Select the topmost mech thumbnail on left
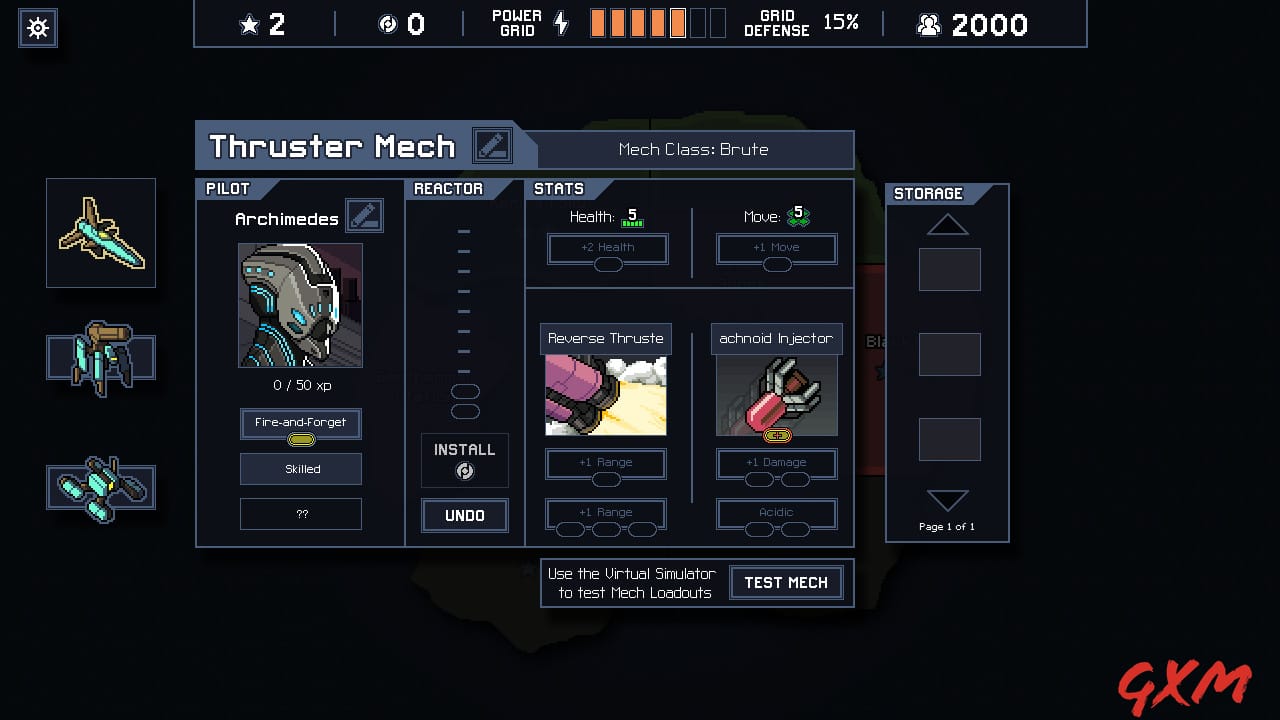The height and width of the screenshot is (720, 1280). (x=100, y=232)
